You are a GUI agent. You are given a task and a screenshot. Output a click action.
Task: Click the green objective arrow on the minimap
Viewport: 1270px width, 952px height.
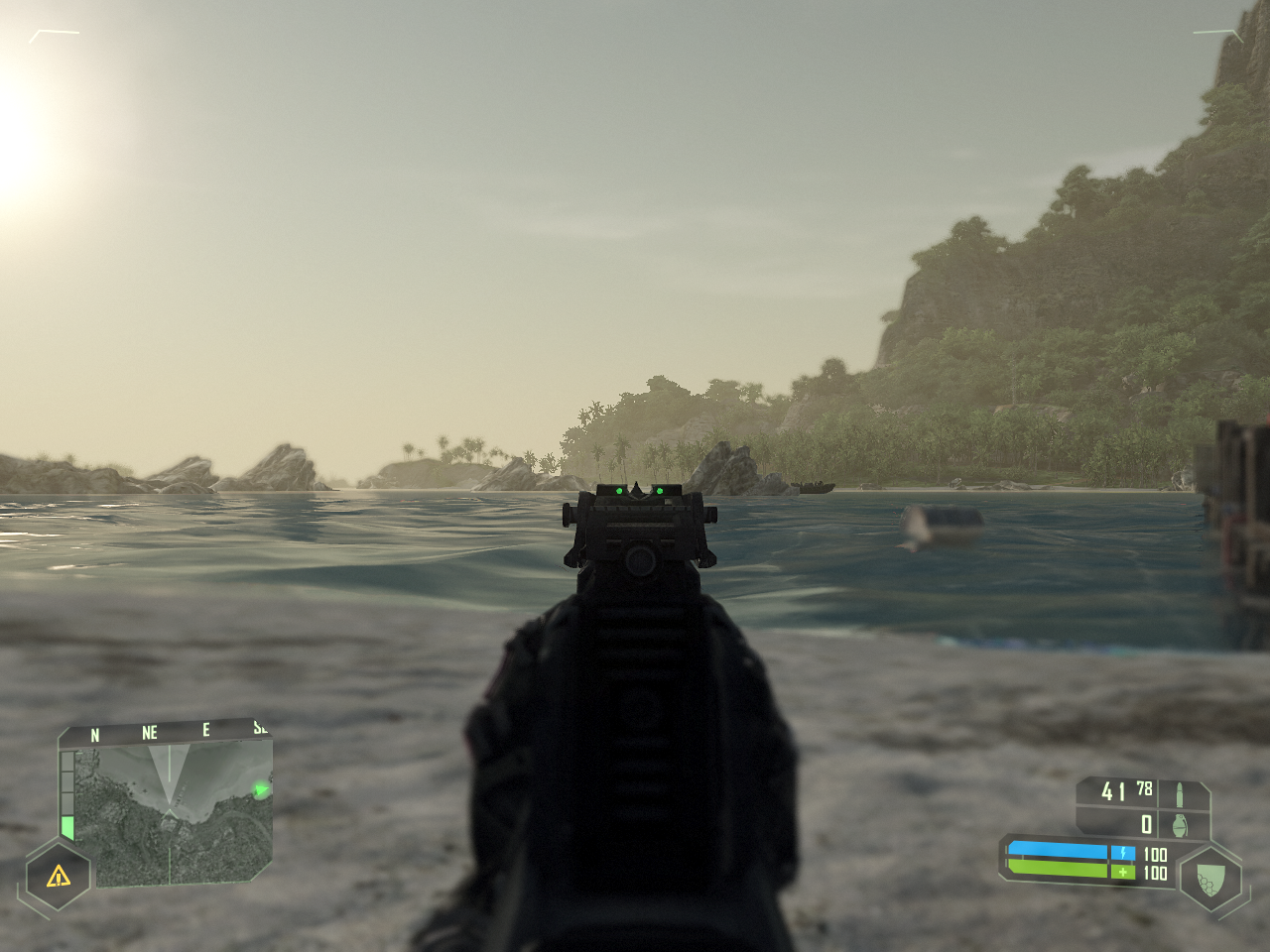point(261,790)
